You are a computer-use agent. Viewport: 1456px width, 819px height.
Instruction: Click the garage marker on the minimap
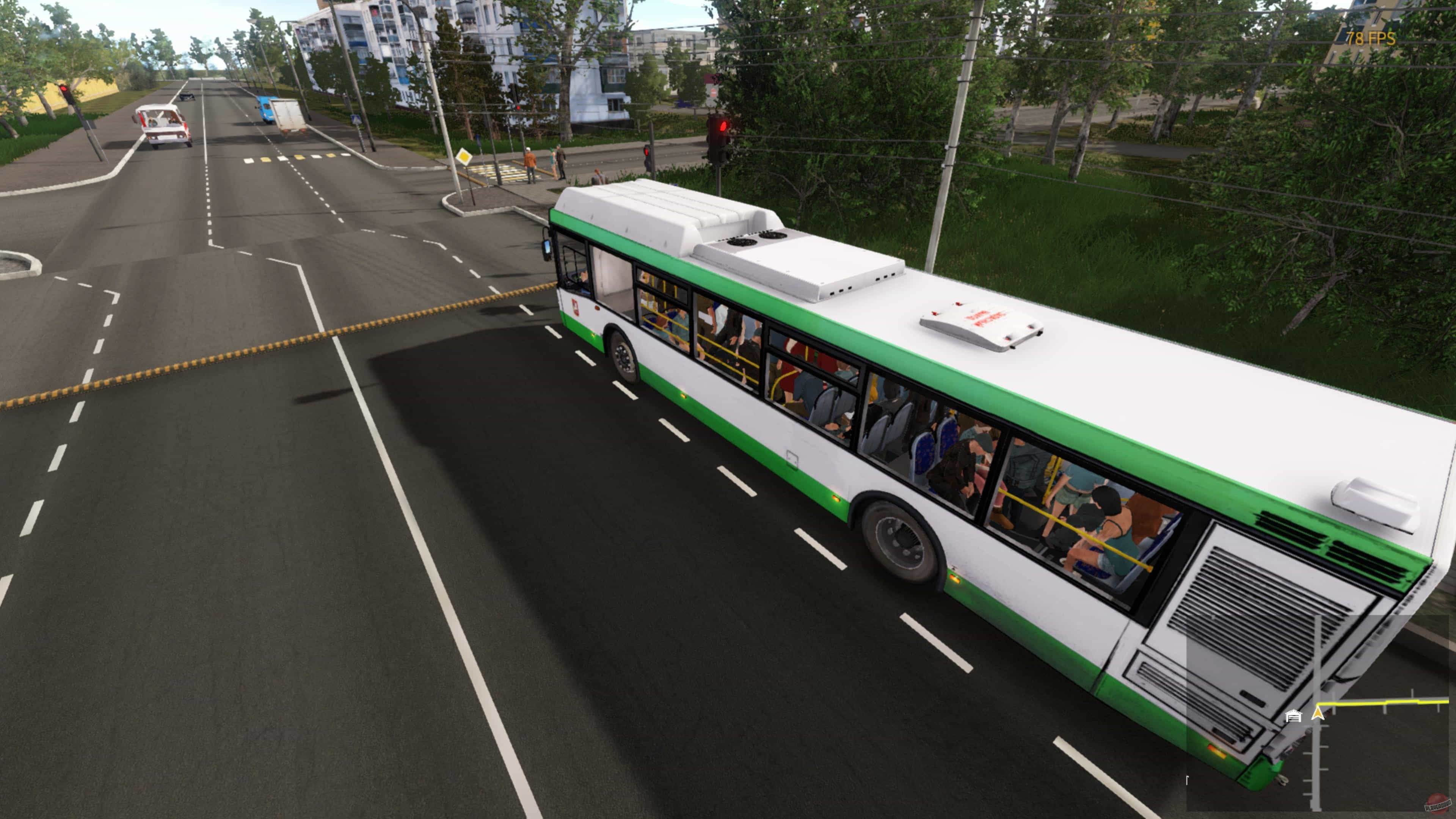1293,716
